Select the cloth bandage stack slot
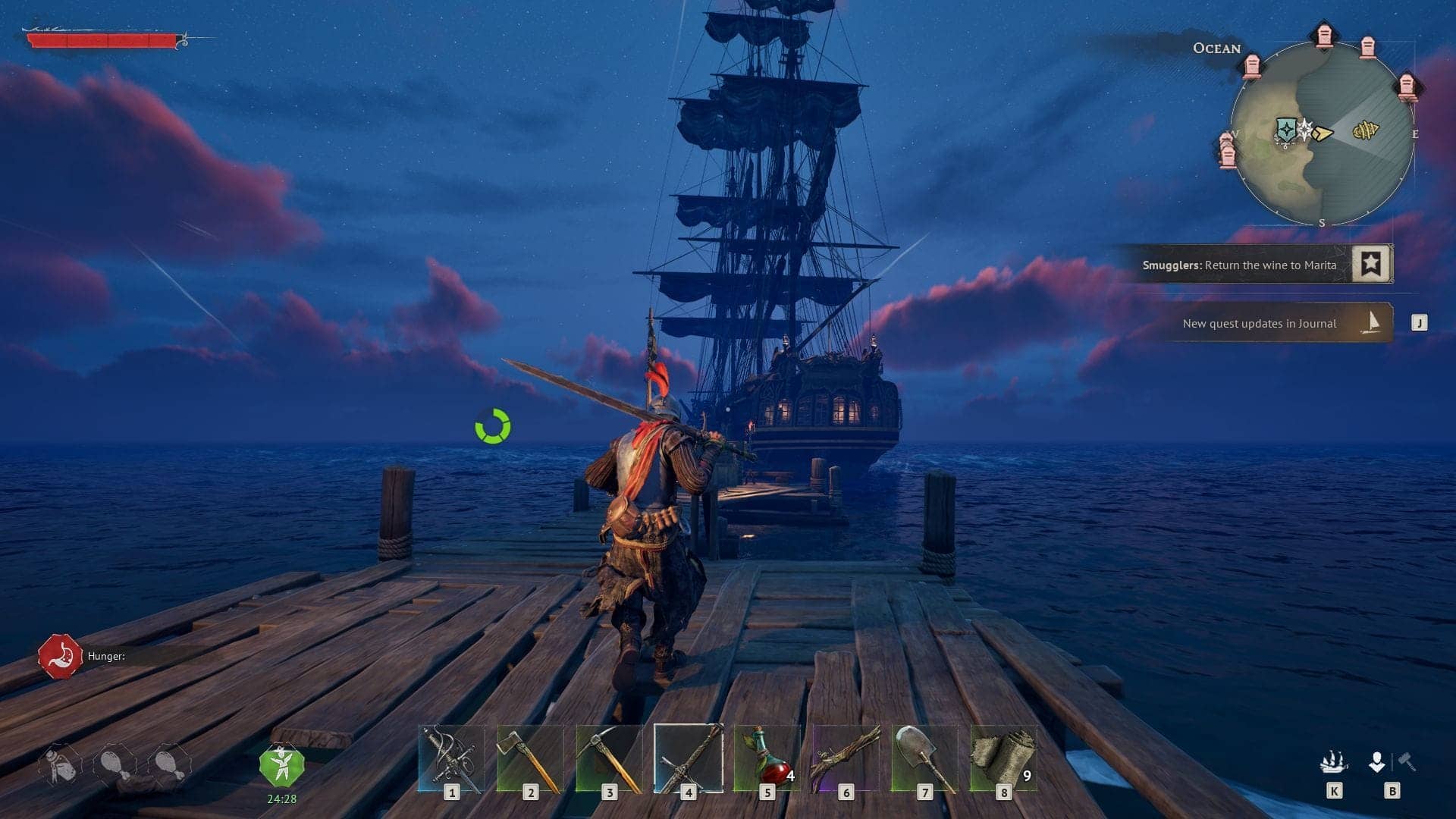The height and width of the screenshot is (819, 1456). 1003,758
